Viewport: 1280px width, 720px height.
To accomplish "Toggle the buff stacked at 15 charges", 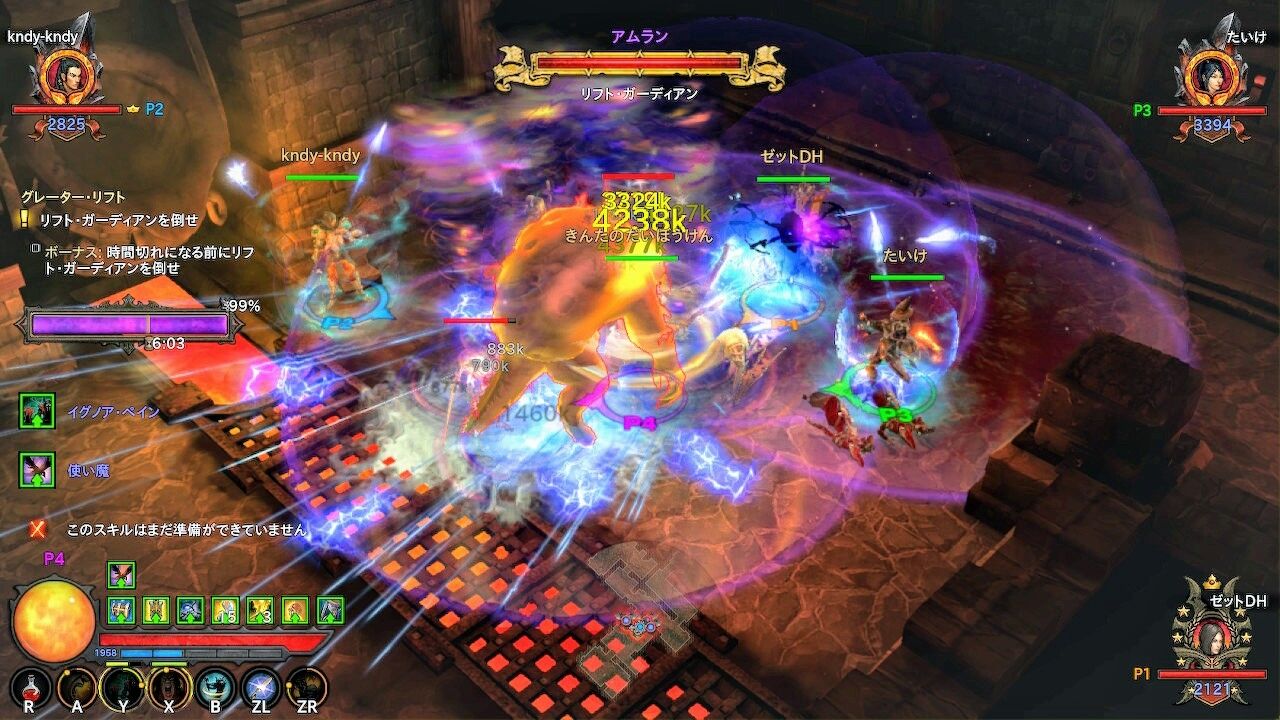I will pos(225,613).
